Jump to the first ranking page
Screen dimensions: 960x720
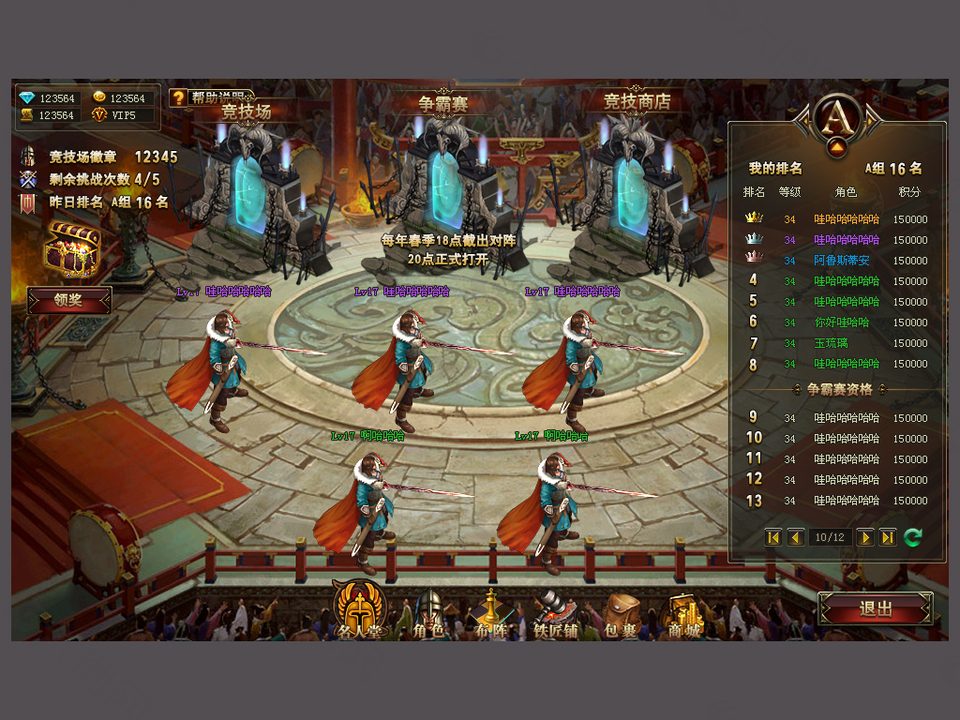pyautogui.click(x=773, y=538)
